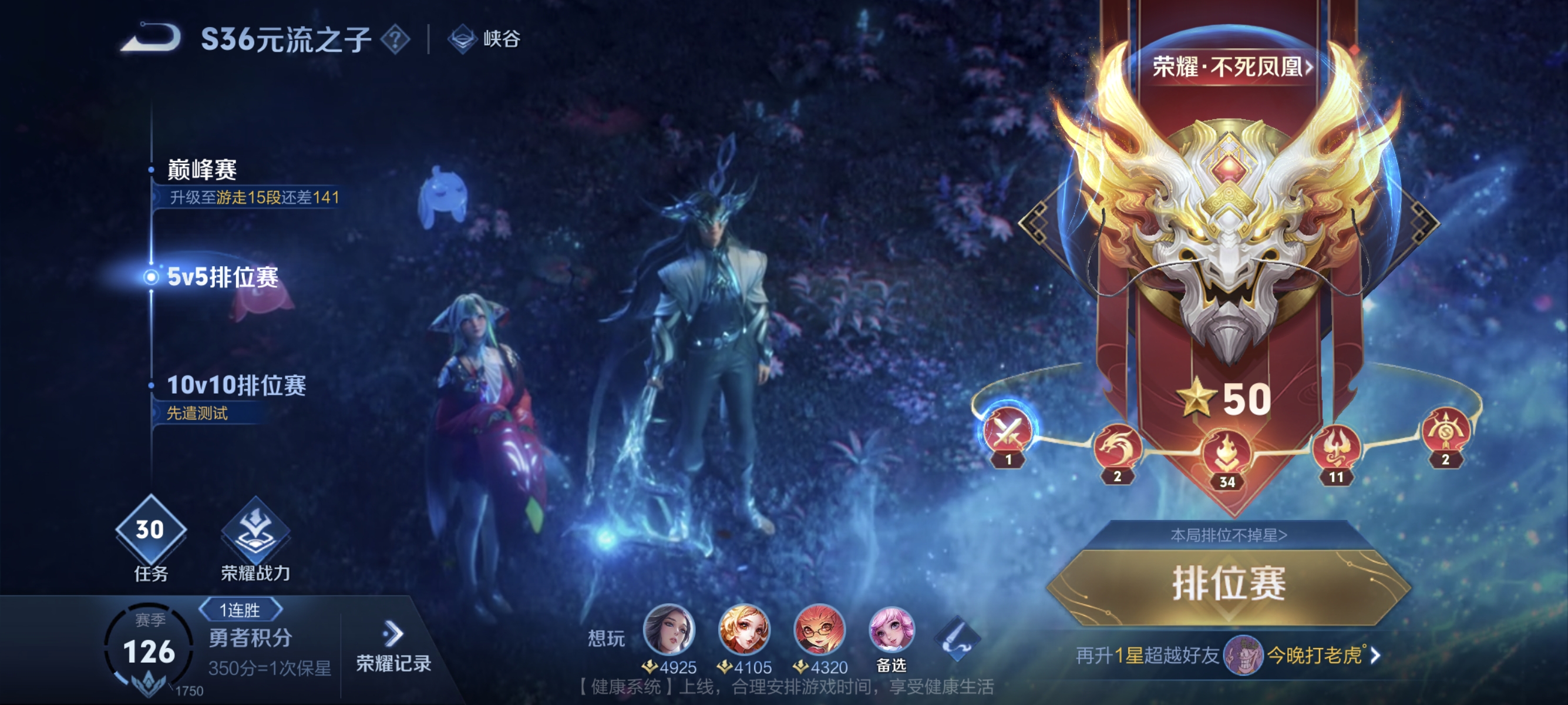
Task: Switch to 巅峰赛 mode
Action: [202, 170]
